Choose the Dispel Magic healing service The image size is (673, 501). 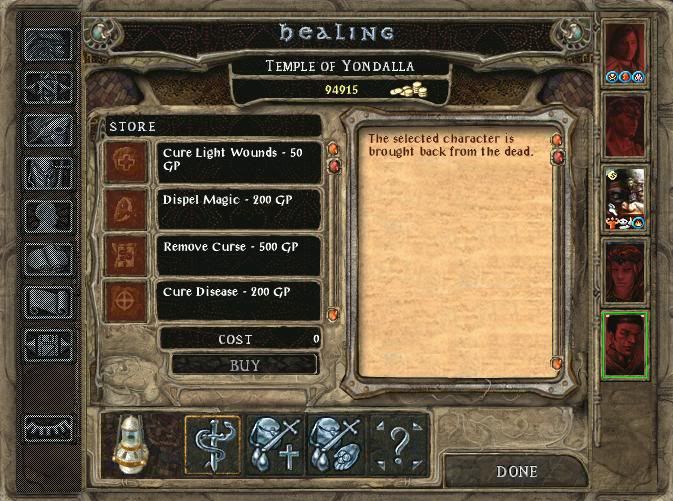pos(238,208)
